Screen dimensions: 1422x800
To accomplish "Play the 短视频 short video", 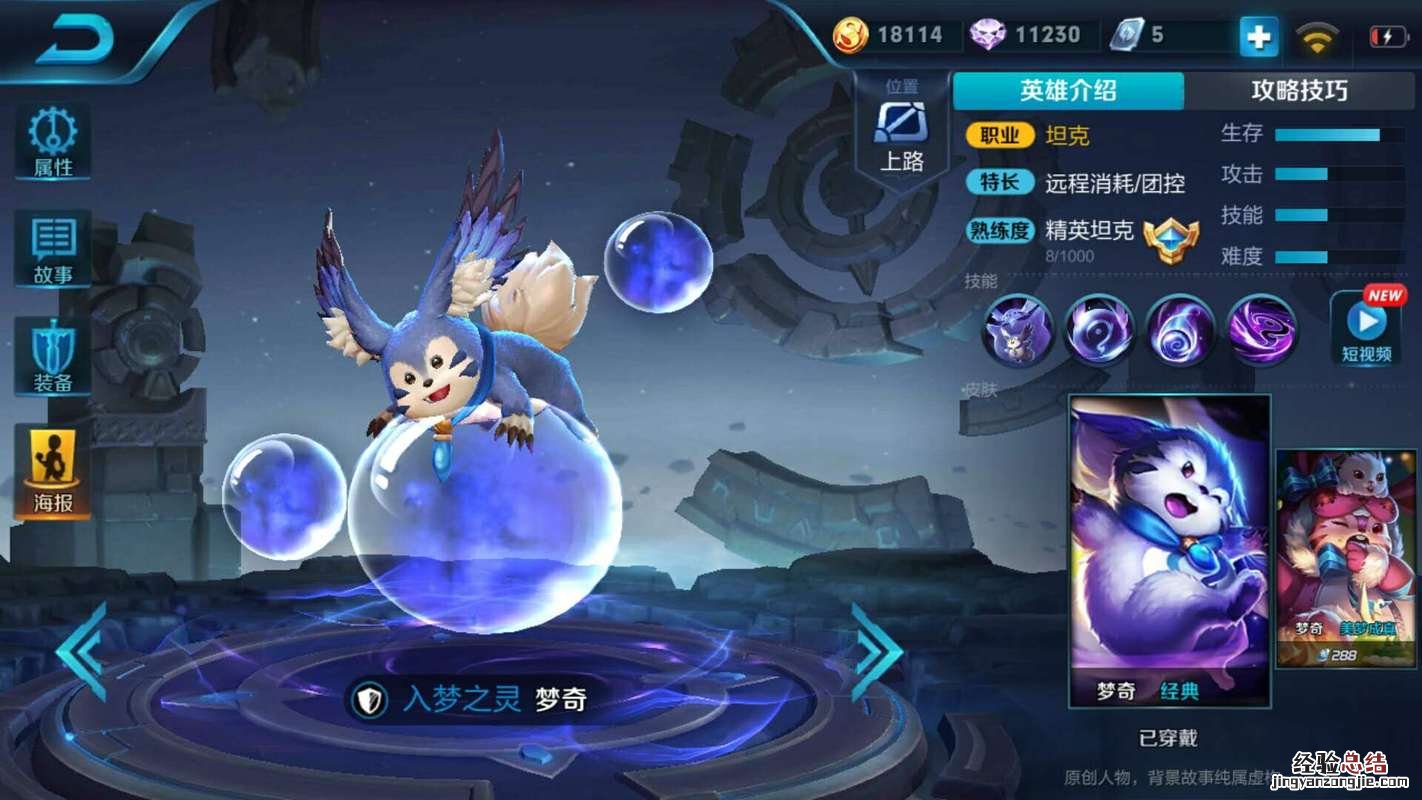I will [x=1366, y=328].
